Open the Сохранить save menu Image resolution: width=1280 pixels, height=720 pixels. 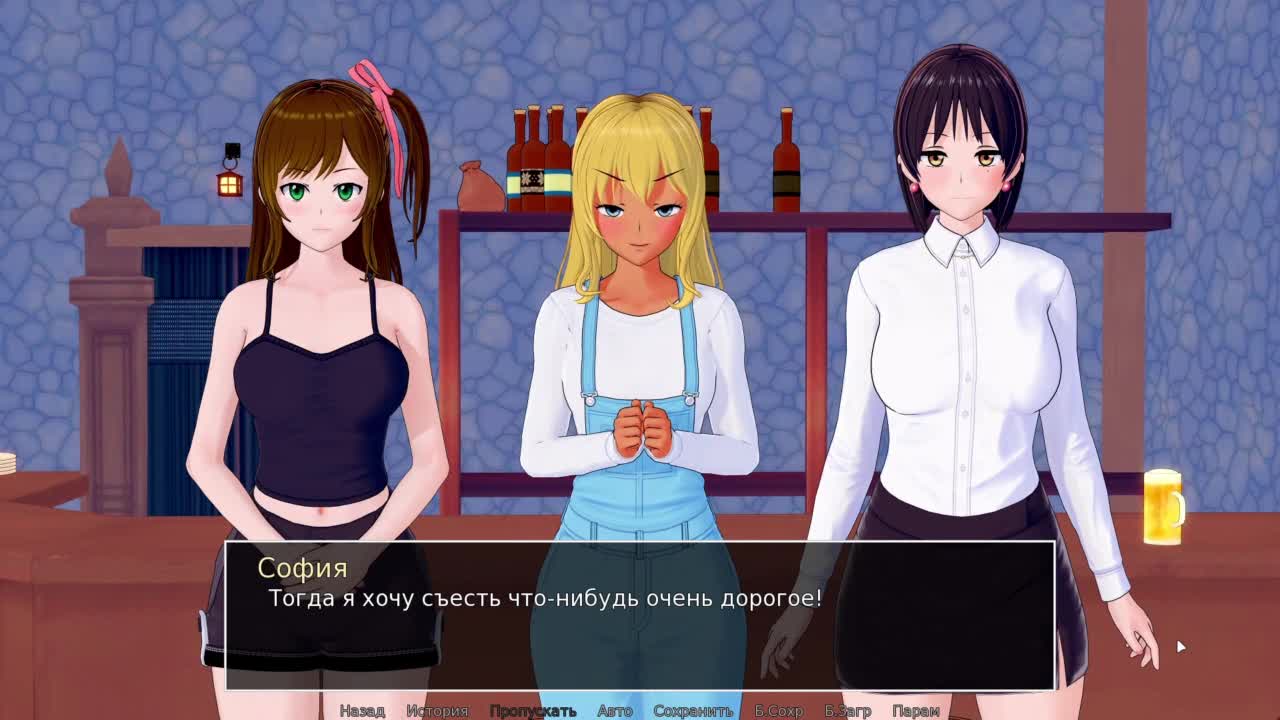point(693,711)
